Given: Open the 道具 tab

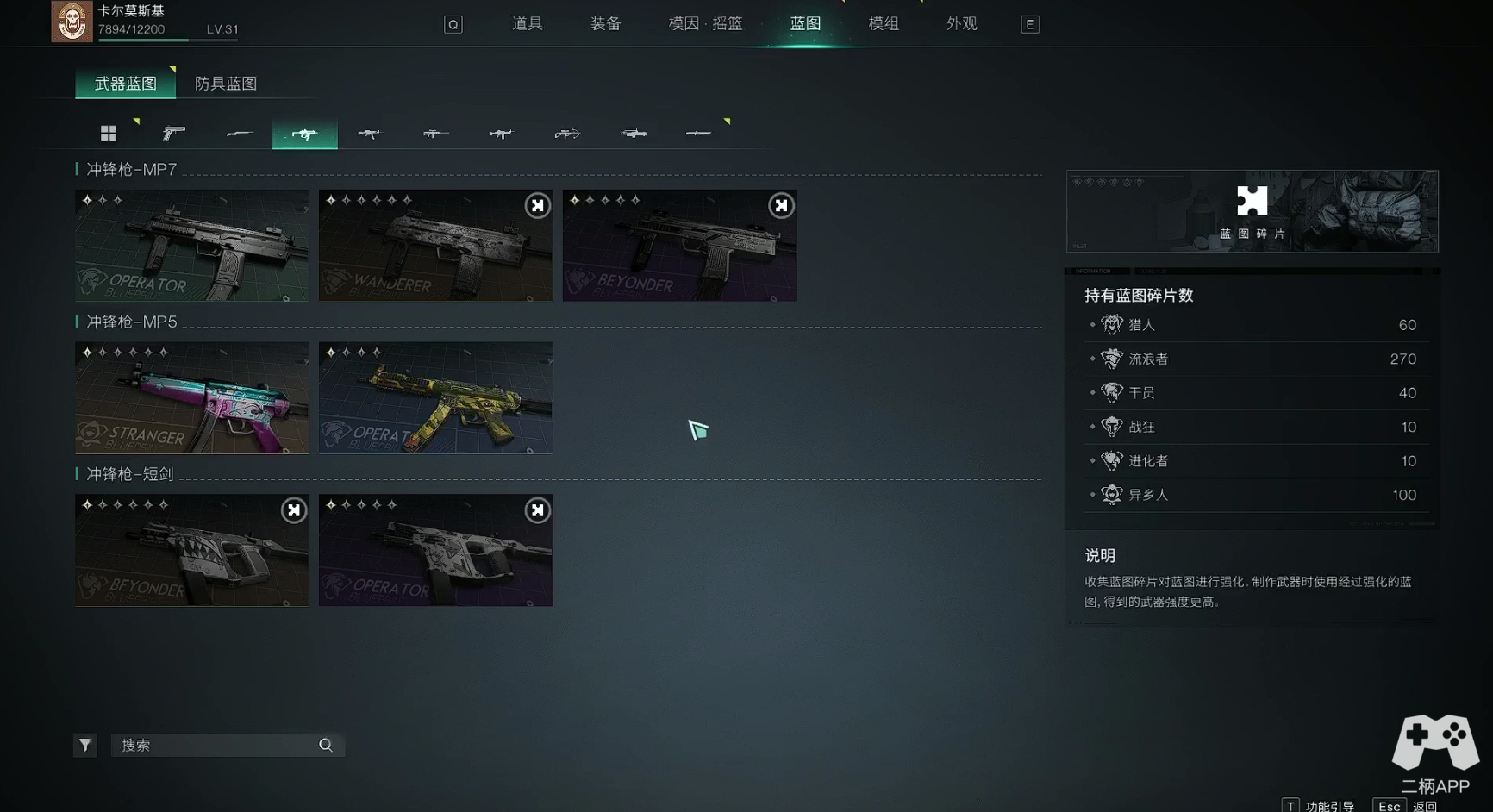Looking at the screenshot, I should pos(527,24).
